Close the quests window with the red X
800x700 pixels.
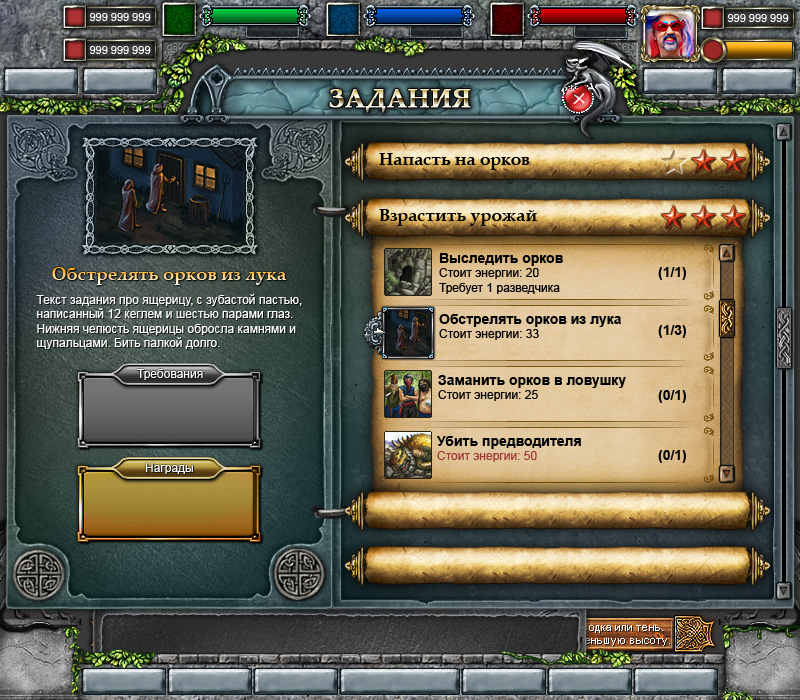tap(578, 99)
